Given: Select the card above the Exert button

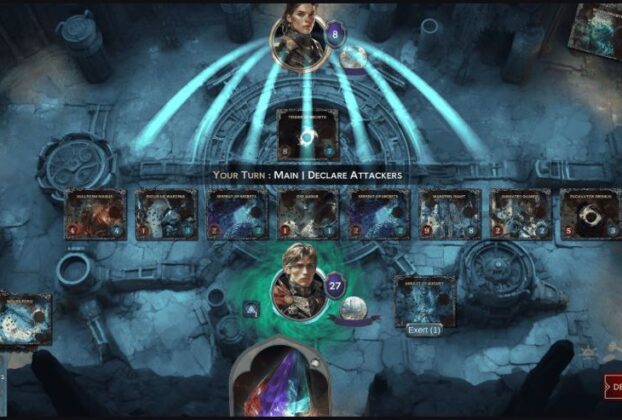Looking at the screenshot, I should click(x=424, y=301).
